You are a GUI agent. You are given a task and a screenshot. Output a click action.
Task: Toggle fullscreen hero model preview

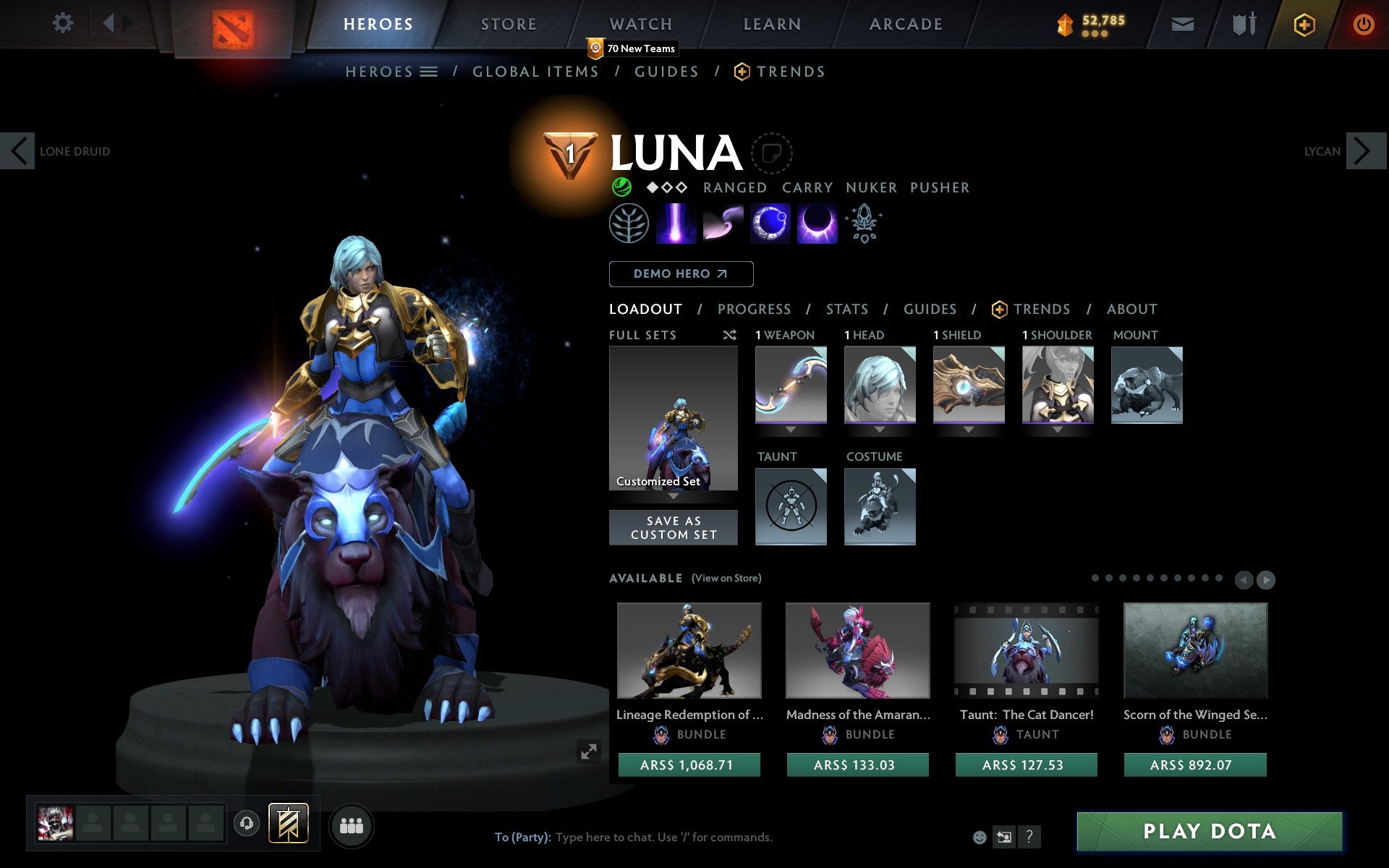click(588, 751)
